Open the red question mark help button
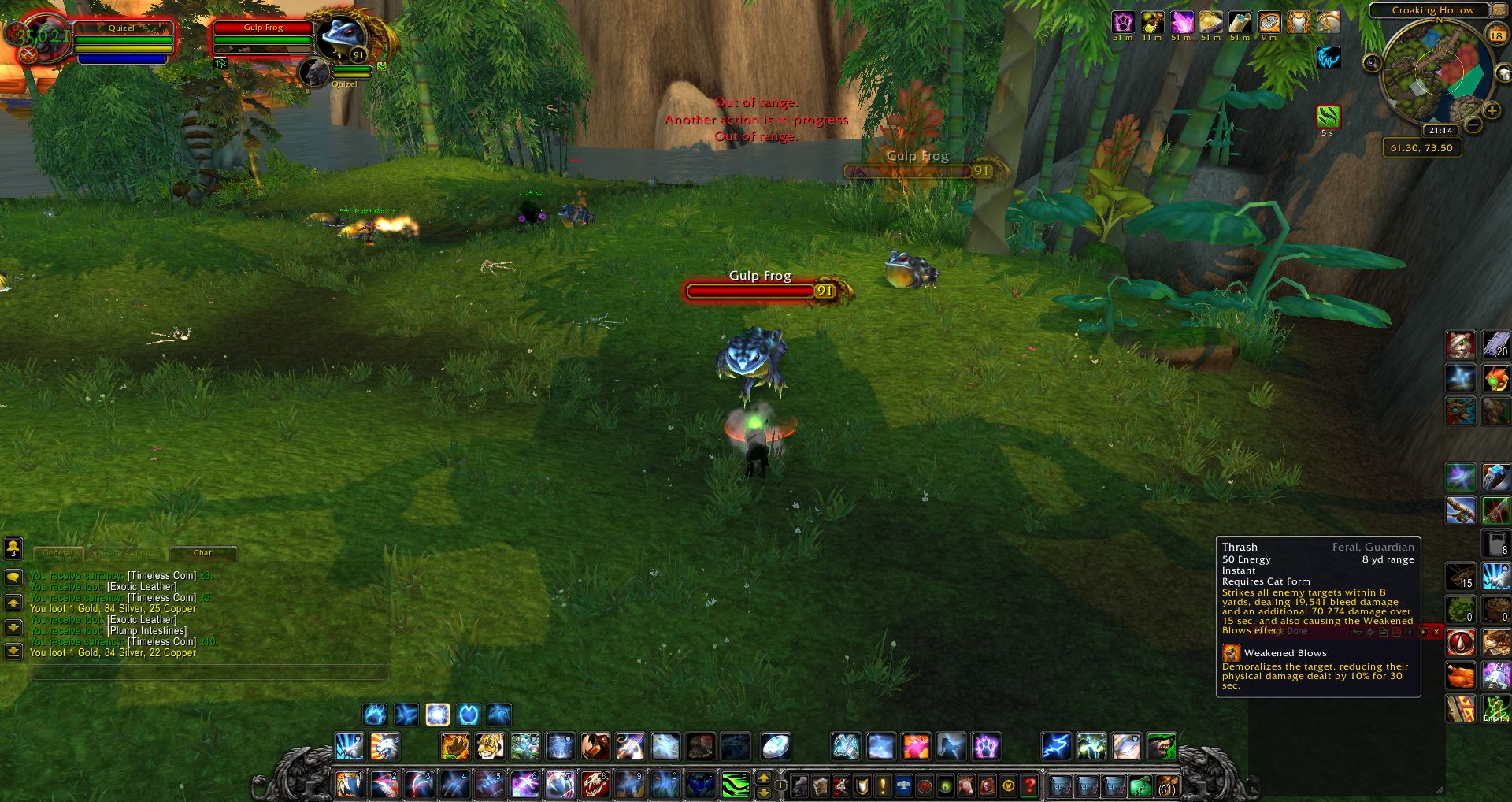Image resolution: width=1512 pixels, height=802 pixels. tap(1029, 785)
